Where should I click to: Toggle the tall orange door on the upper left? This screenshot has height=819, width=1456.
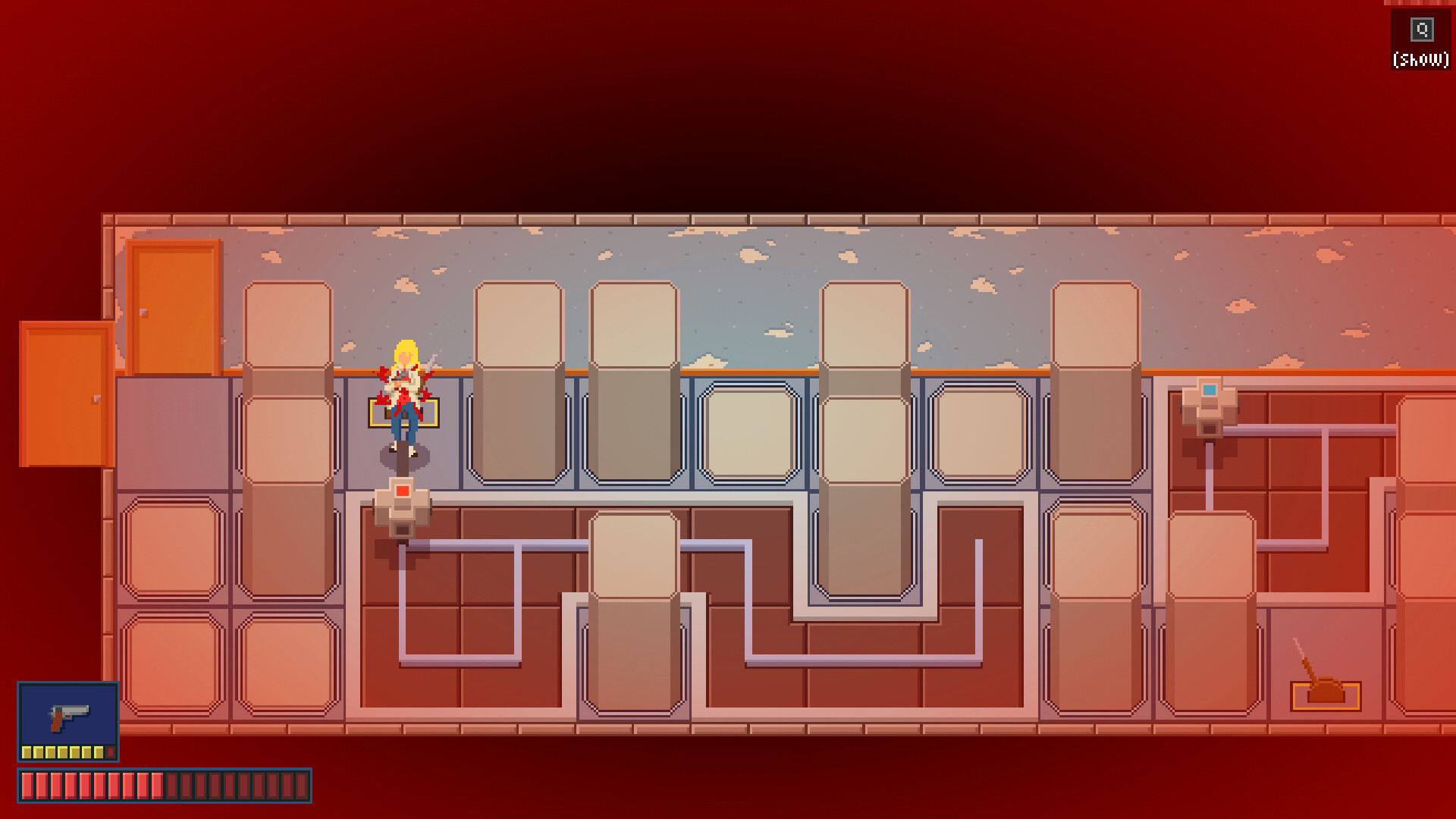pos(173,307)
